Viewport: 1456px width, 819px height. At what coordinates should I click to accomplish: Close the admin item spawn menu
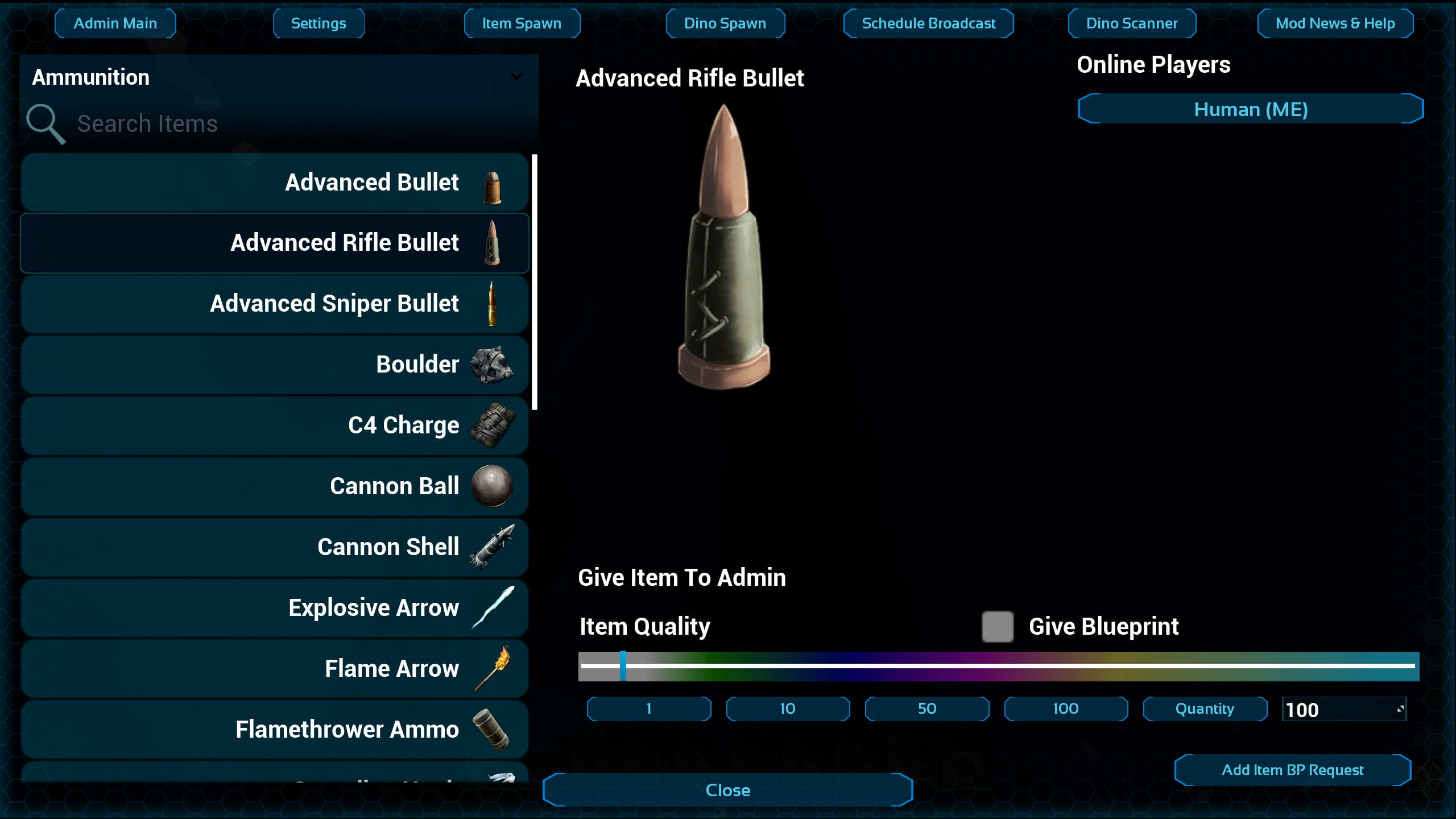coord(727,790)
